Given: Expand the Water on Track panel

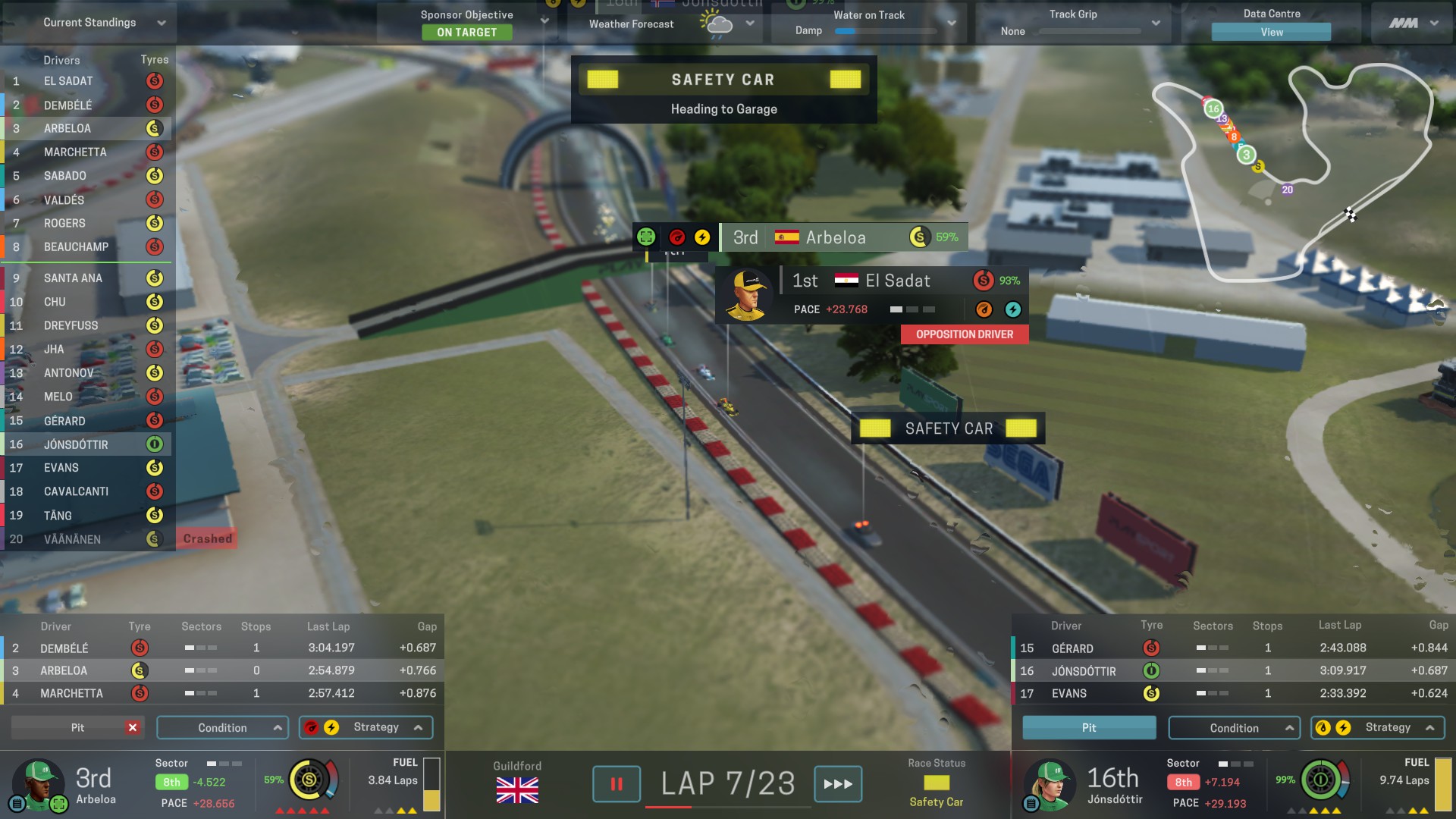Looking at the screenshot, I should point(951,24).
